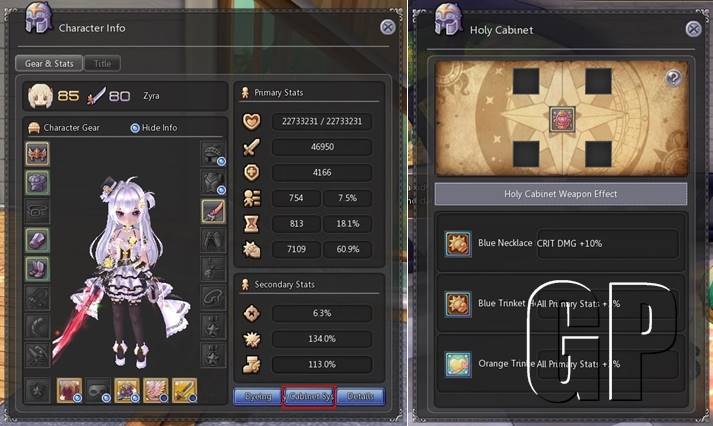Close the Holy Cabinet window
The image size is (713, 426).
pos(690,28)
